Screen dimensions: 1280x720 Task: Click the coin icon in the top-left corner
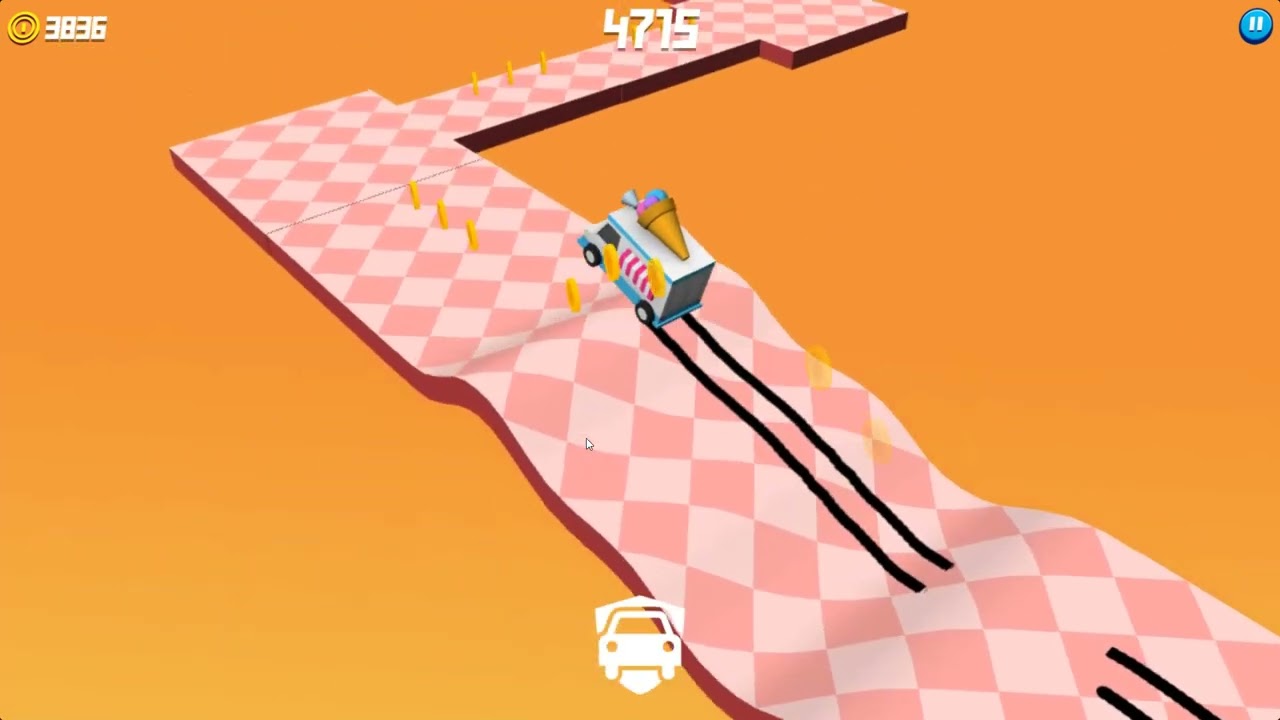27,27
